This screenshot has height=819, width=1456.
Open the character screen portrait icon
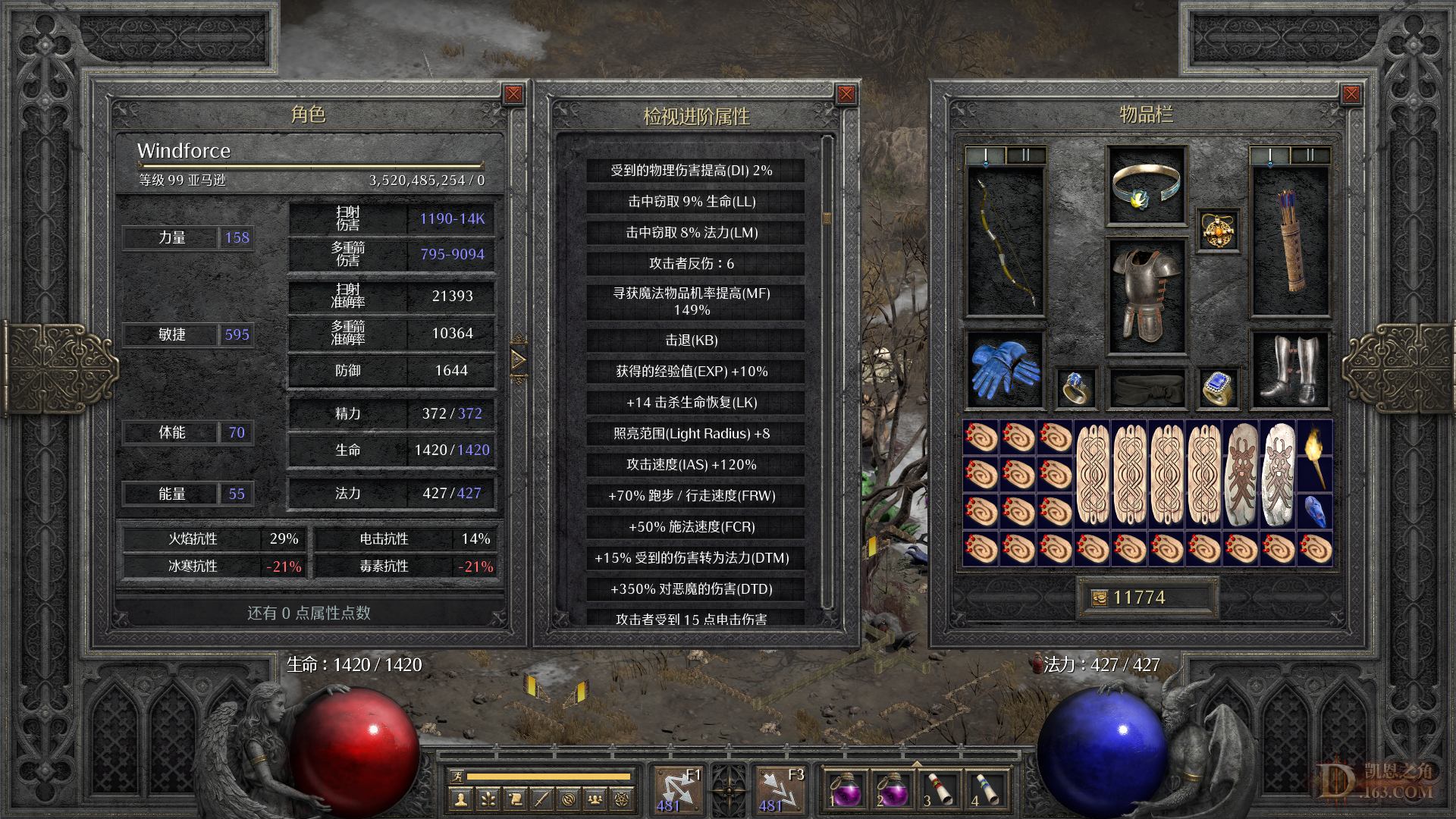[x=460, y=797]
